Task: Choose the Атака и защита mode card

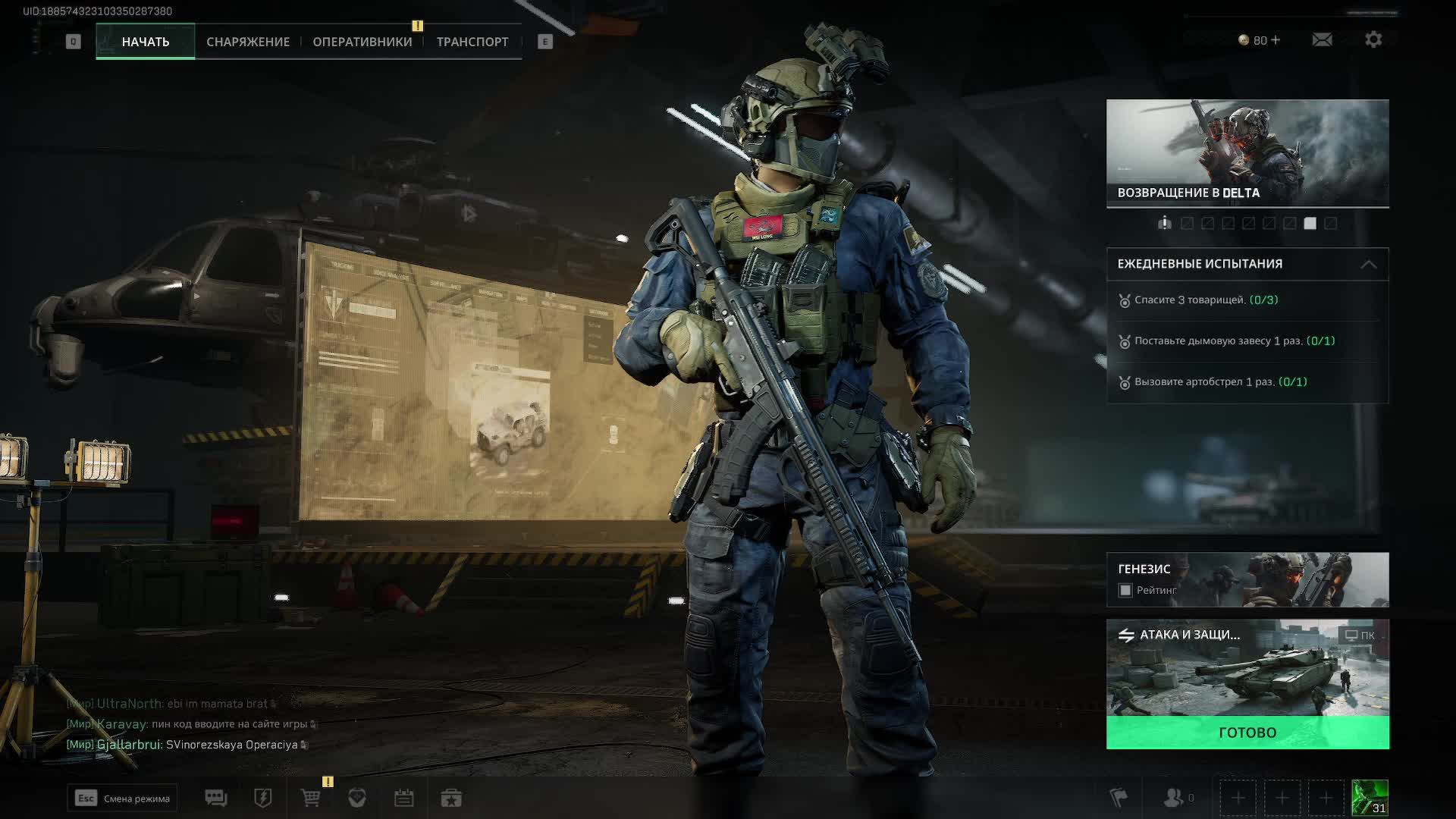Action: 1247,667
